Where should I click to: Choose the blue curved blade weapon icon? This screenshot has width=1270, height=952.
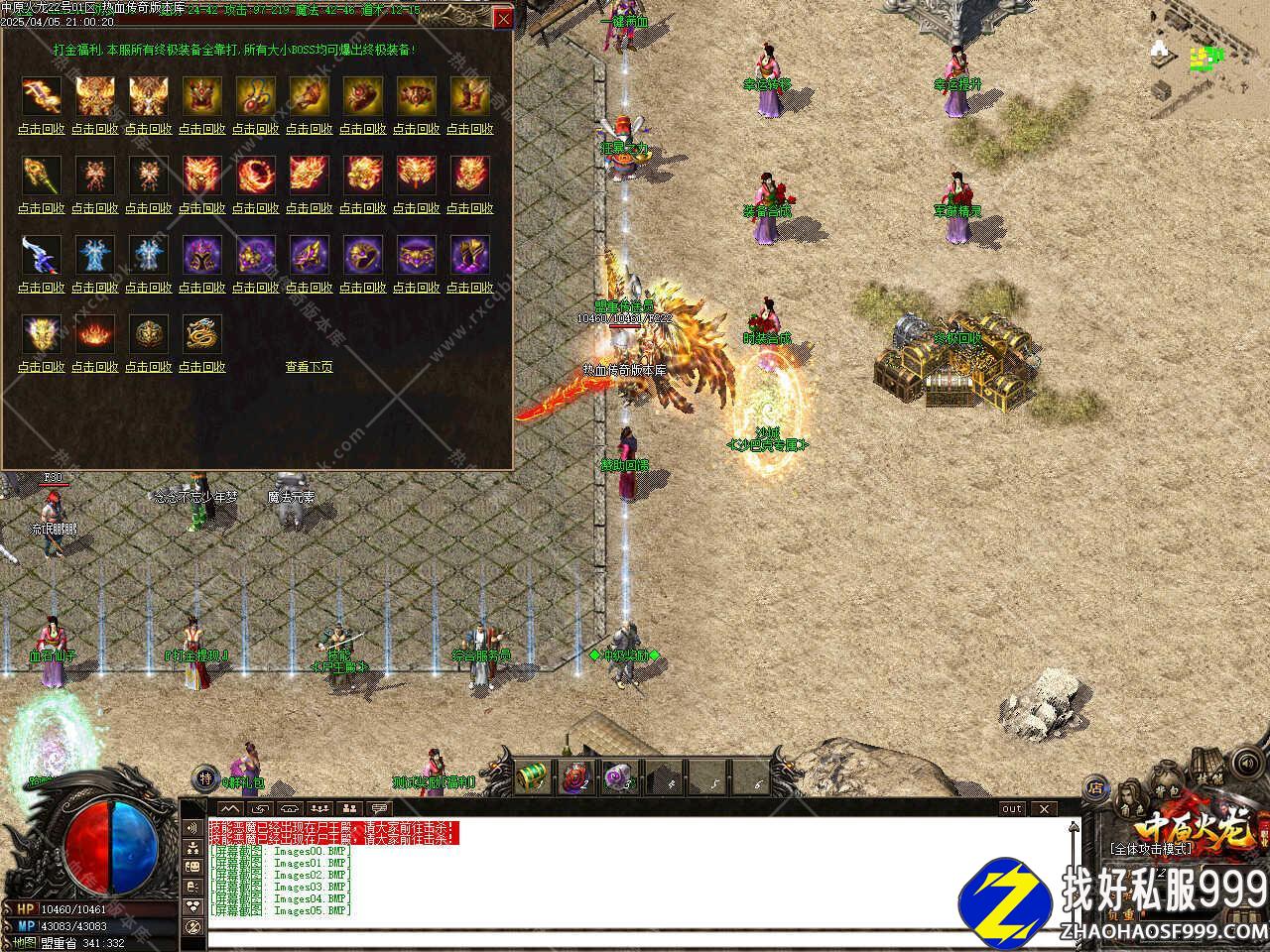click(41, 255)
